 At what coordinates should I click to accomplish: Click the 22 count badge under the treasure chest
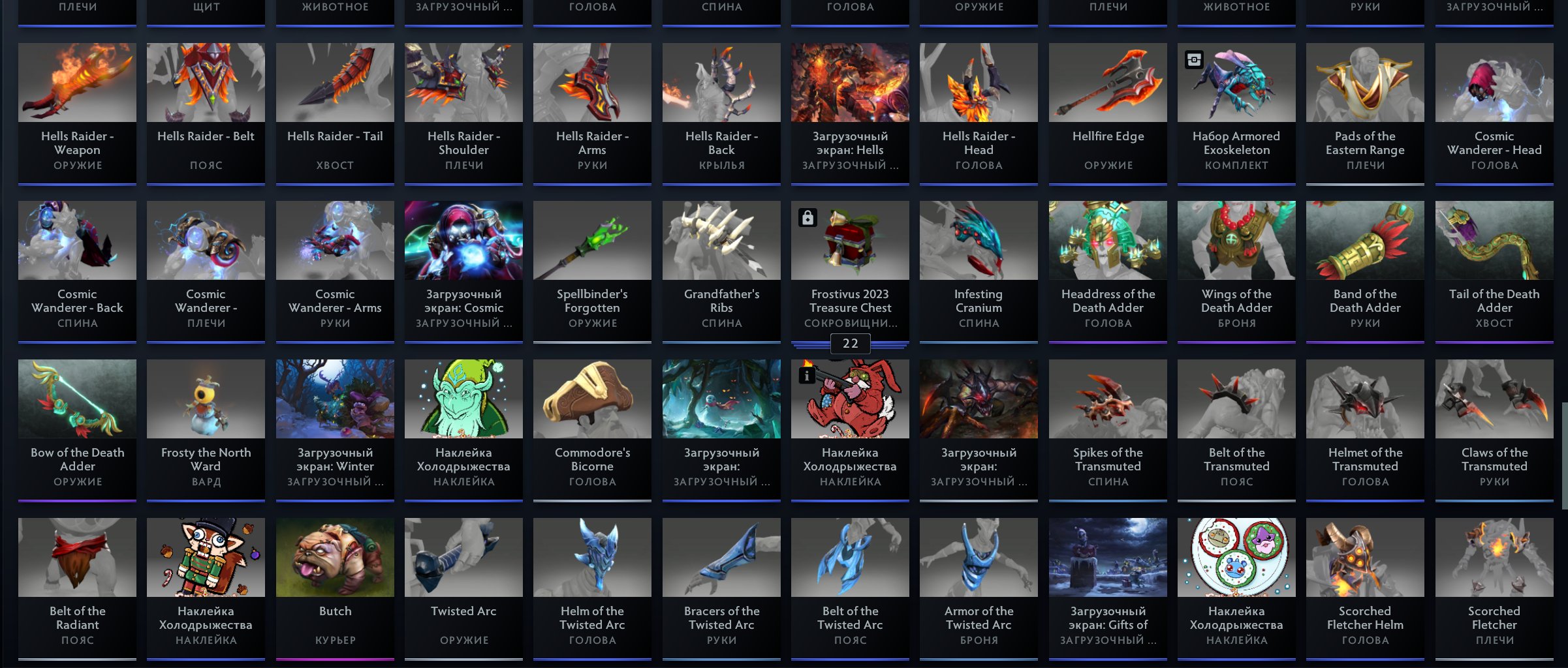849,343
